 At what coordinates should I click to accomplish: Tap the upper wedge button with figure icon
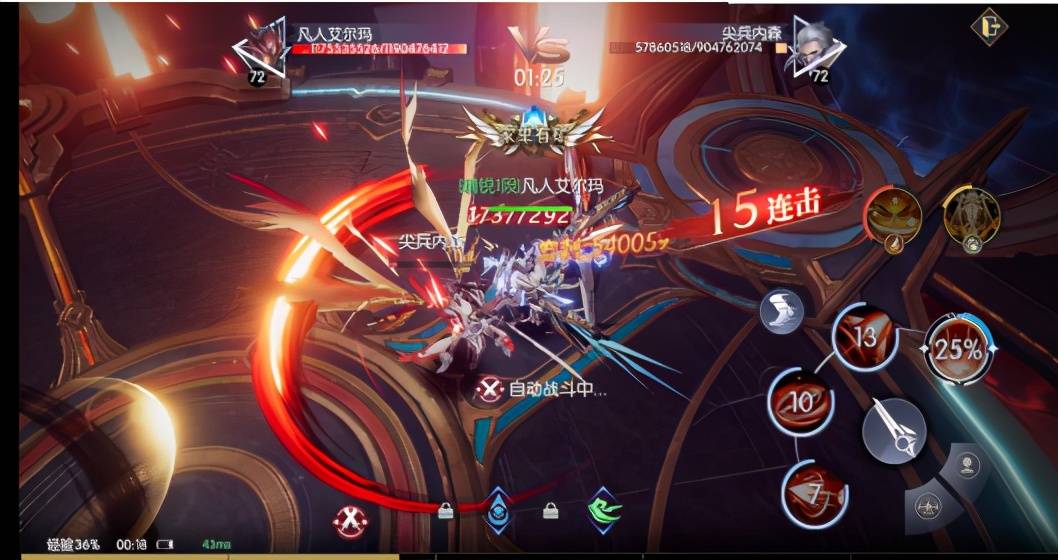click(967, 466)
